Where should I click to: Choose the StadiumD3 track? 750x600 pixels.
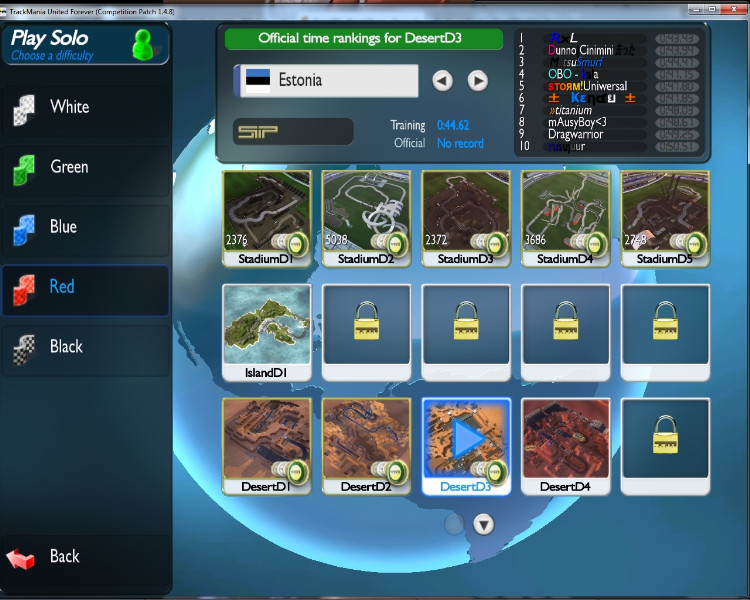[x=466, y=214]
